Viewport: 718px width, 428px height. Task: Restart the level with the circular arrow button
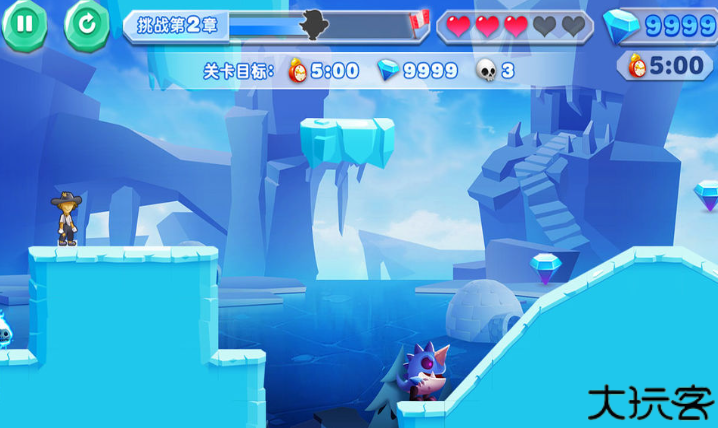click(87, 25)
